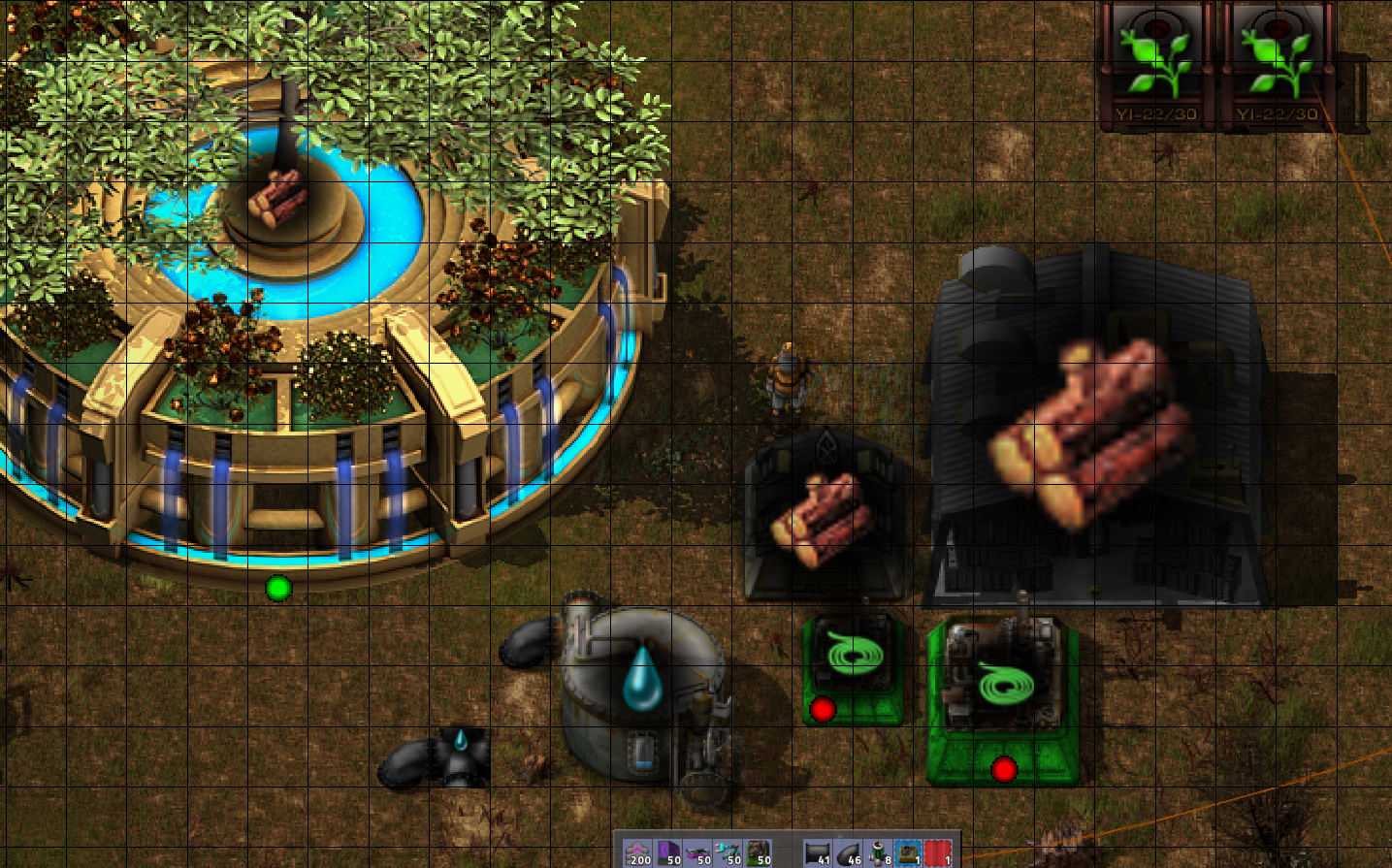Pick the red deconstruction planner slot
Viewport: 1392px width, 868px height.
pos(939,853)
